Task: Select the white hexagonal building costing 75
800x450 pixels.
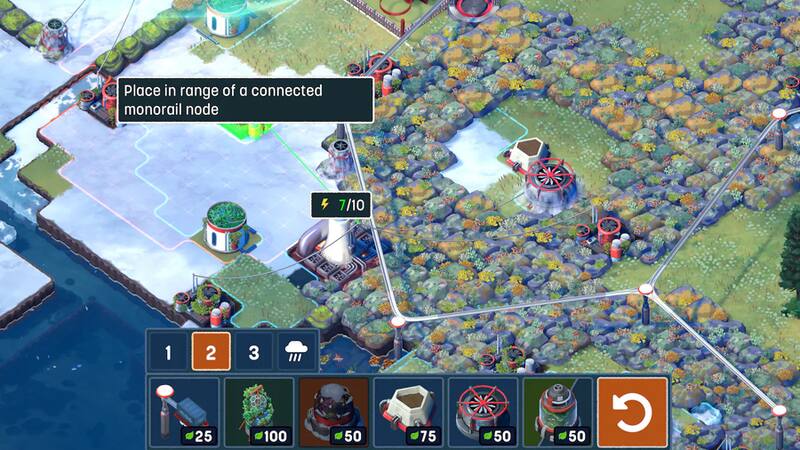Action: (408, 411)
